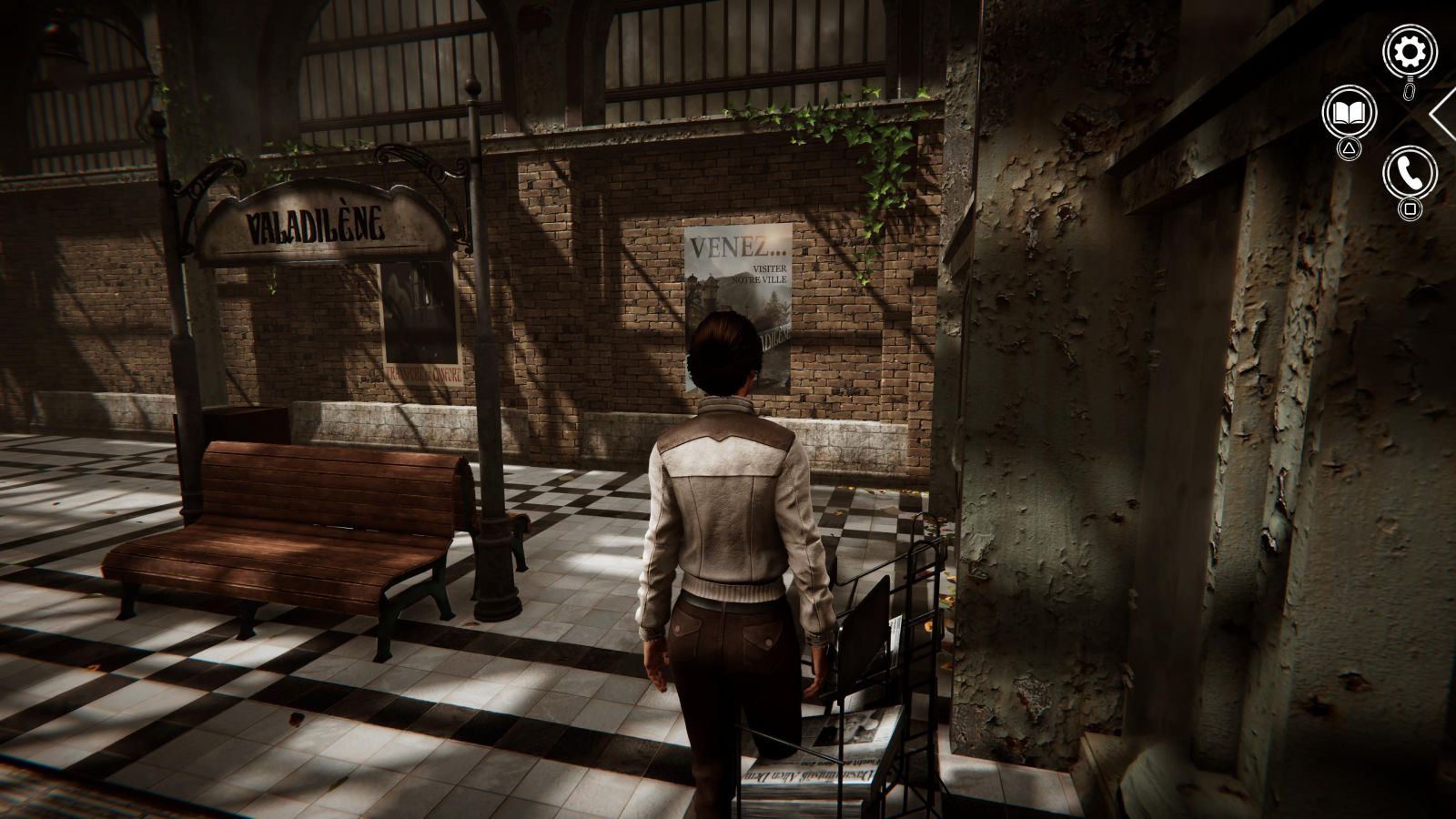This screenshot has height=819, width=1456.
Task: Open the phone icon
Action: tap(1410, 172)
